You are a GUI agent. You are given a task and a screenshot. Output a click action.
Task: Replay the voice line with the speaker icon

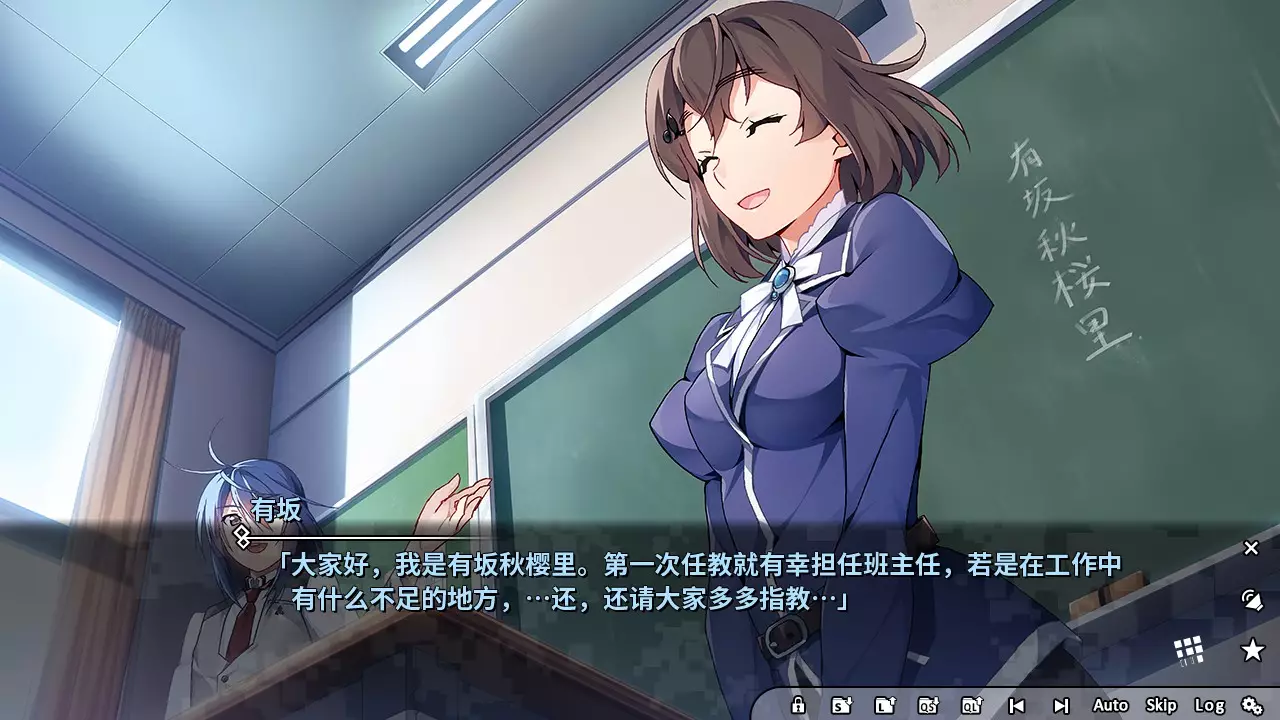coord(1251,600)
